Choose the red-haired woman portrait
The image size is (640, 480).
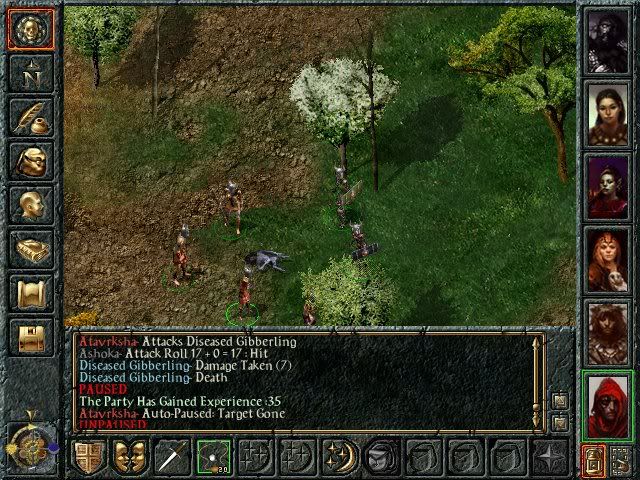609,257
